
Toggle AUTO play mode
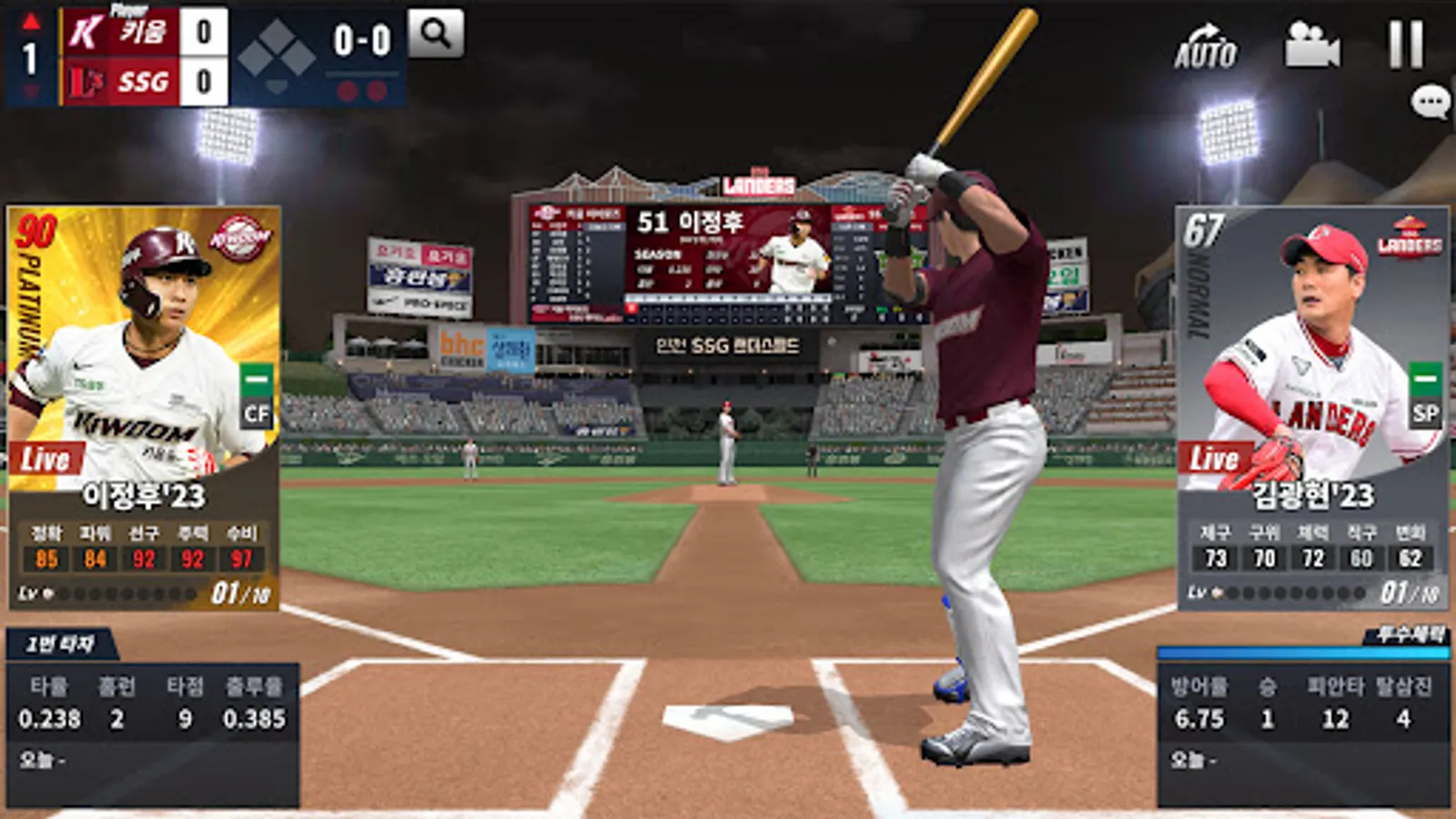tap(1205, 46)
